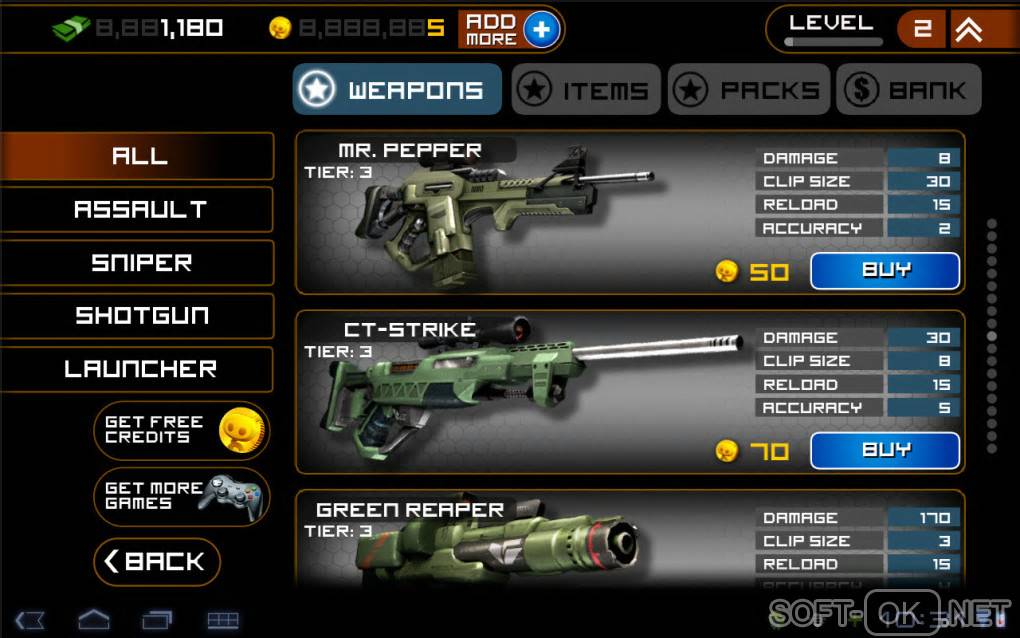Open the Items tab
The image size is (1020, 638).
[x=586, y=90]
